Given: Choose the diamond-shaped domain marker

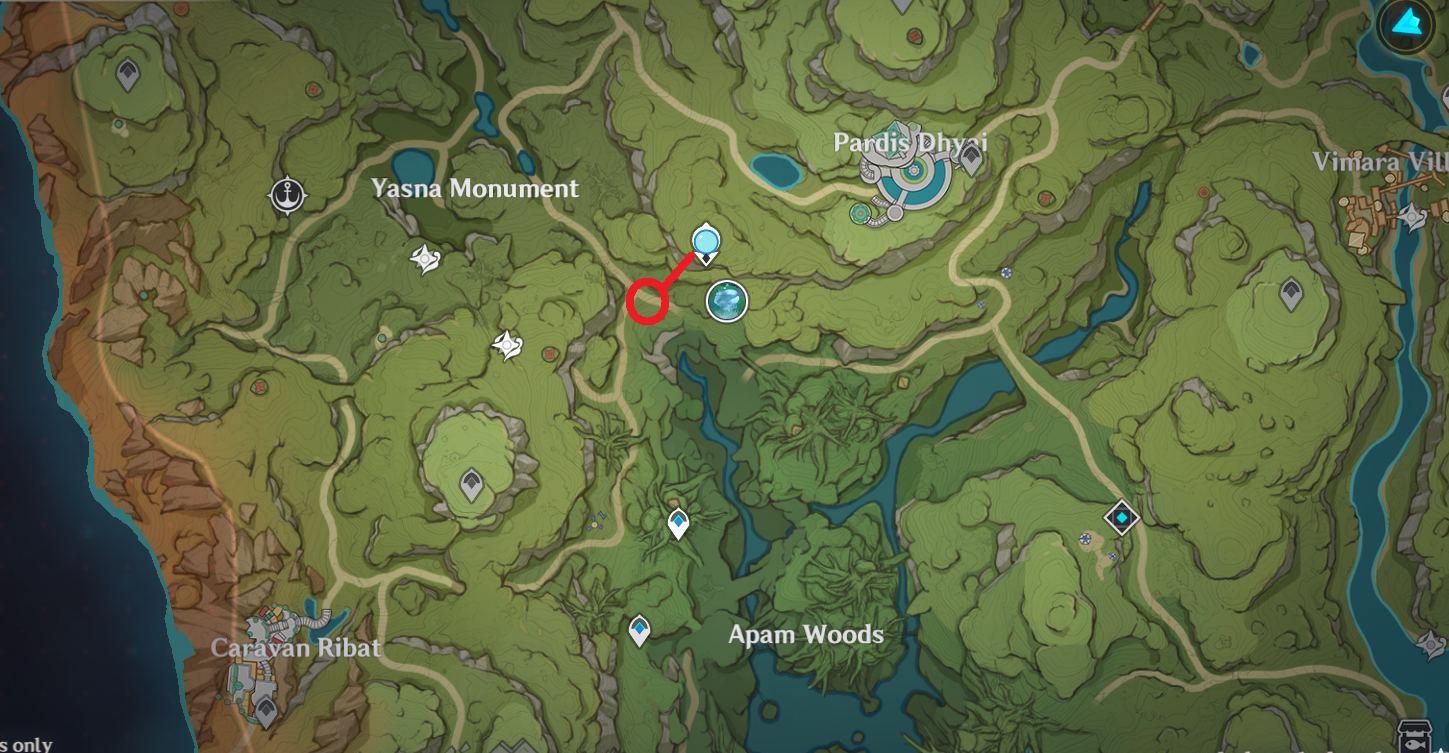Looking at the screenshot, I should pos(1122,517).
